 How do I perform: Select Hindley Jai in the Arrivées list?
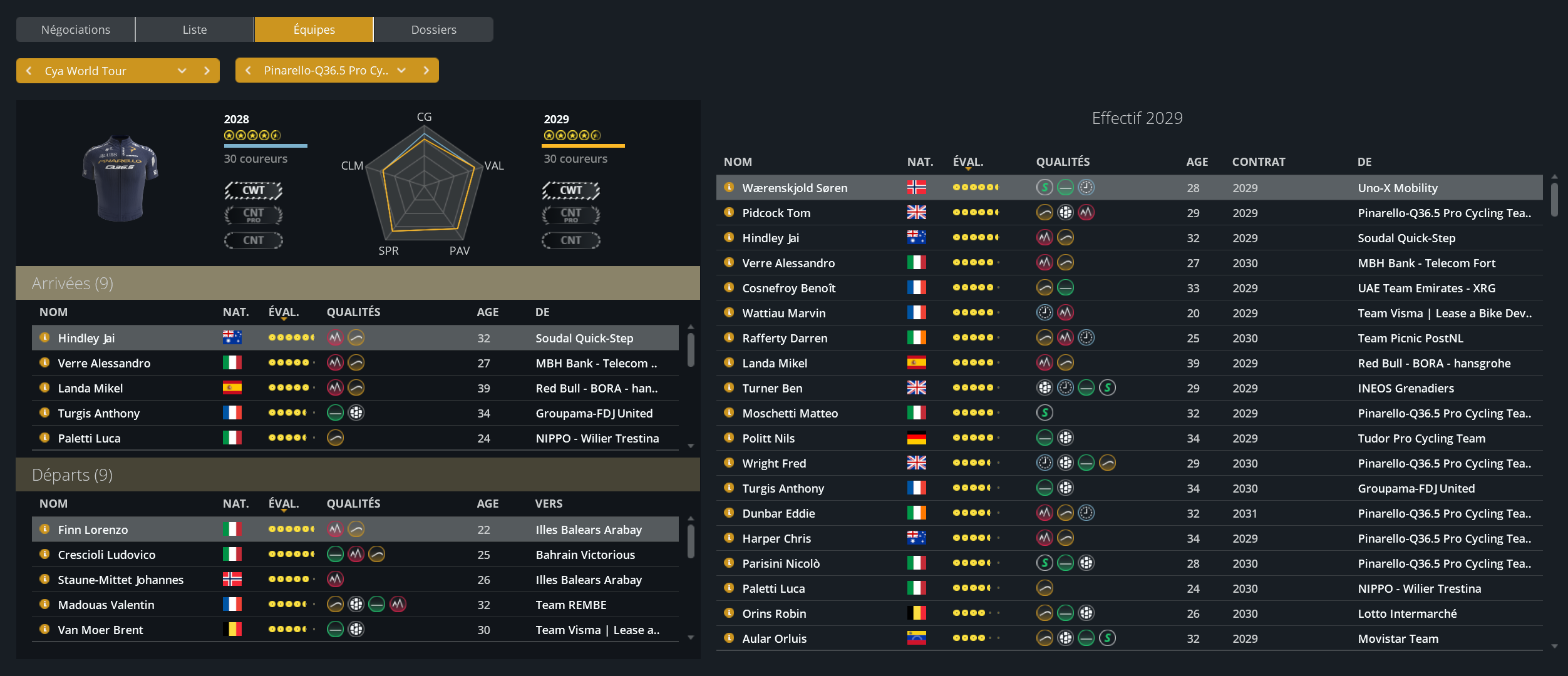[x=86, y=338]
